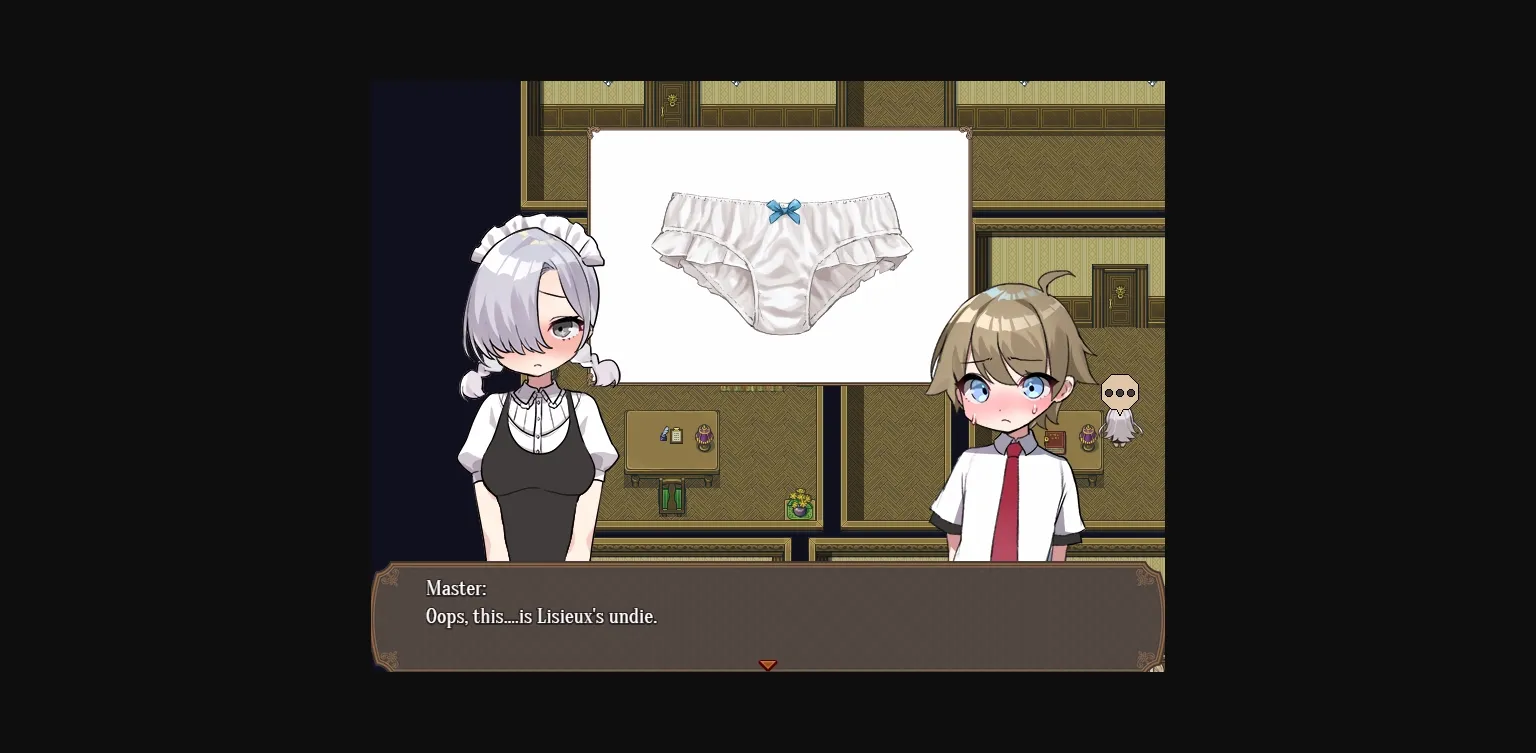Click the purple lamp on the left desk
The width and height of the screenshot is (1536, 753).
[x=703, y=437]
